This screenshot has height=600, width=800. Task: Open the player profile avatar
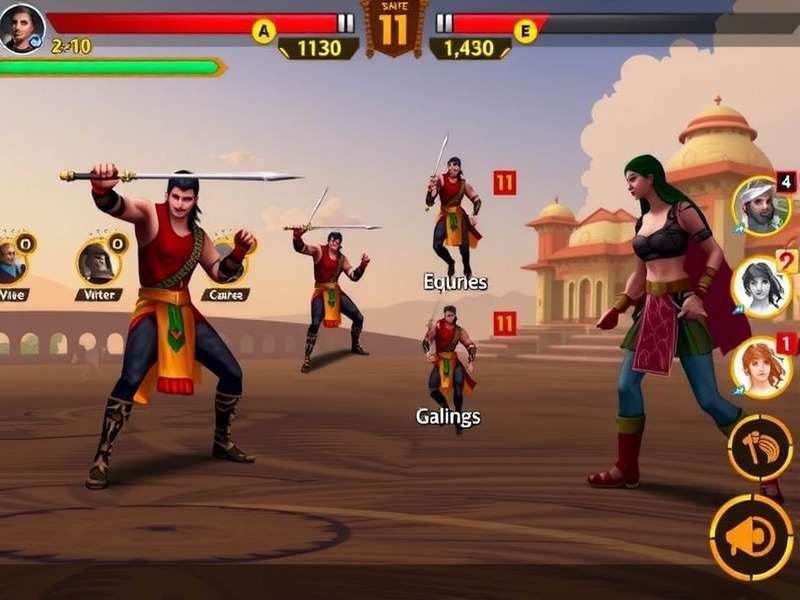pos(22,27)
